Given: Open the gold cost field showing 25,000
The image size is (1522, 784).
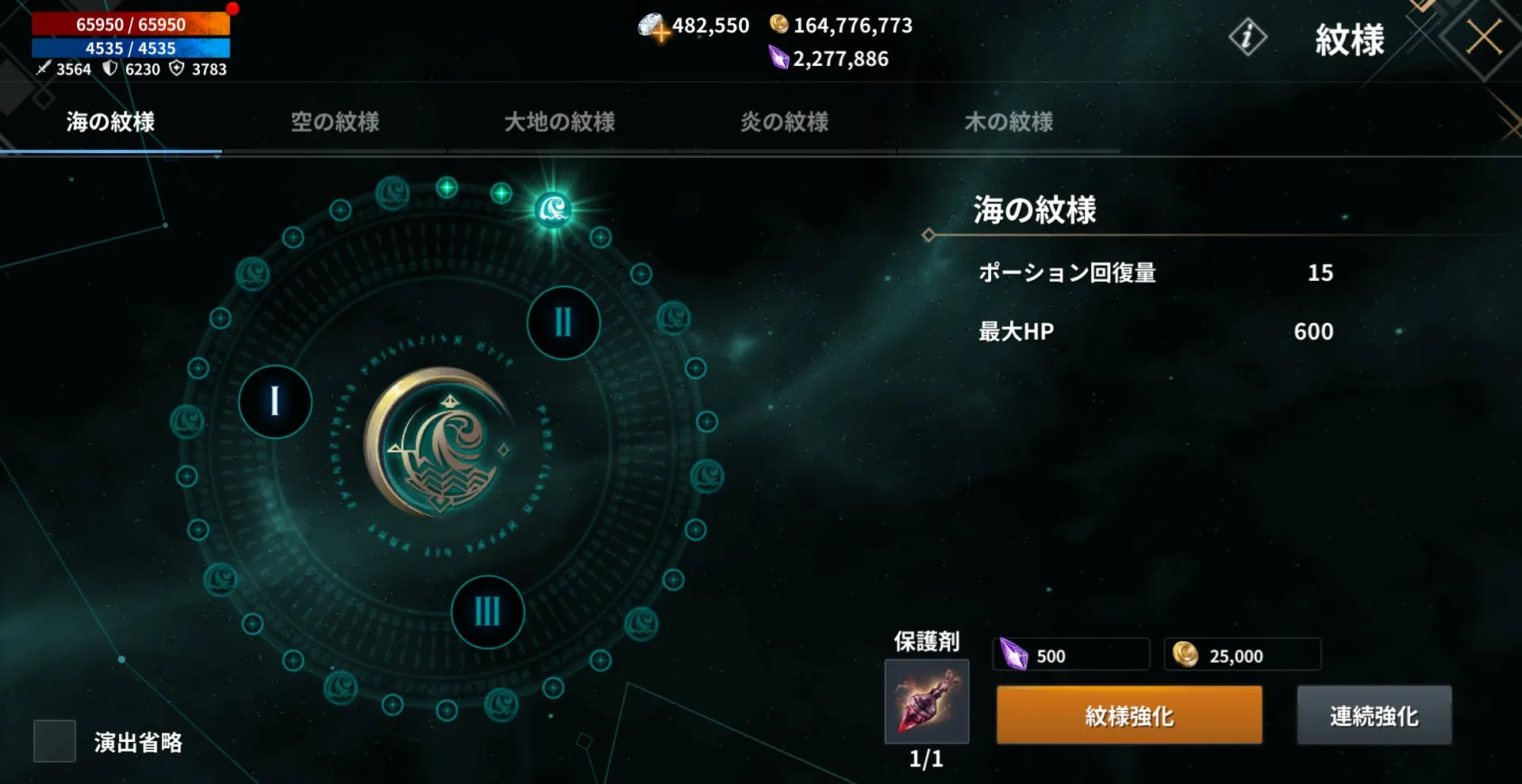Looking at the screenshot, I should pyautogui.click(x=1241, y=655).
